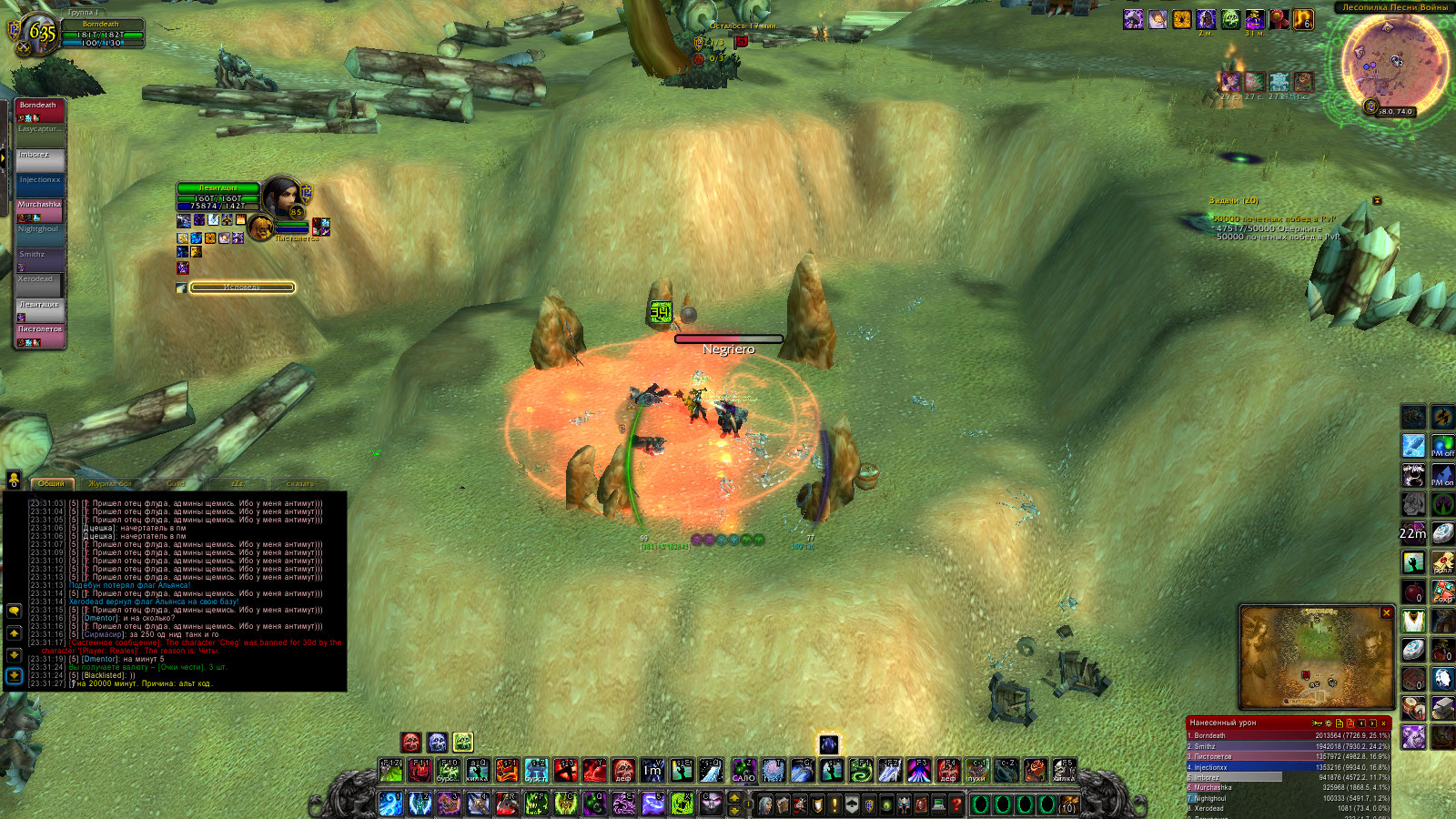
Task: Open the circular zone minimap
Action: [x=1392, y=62]
